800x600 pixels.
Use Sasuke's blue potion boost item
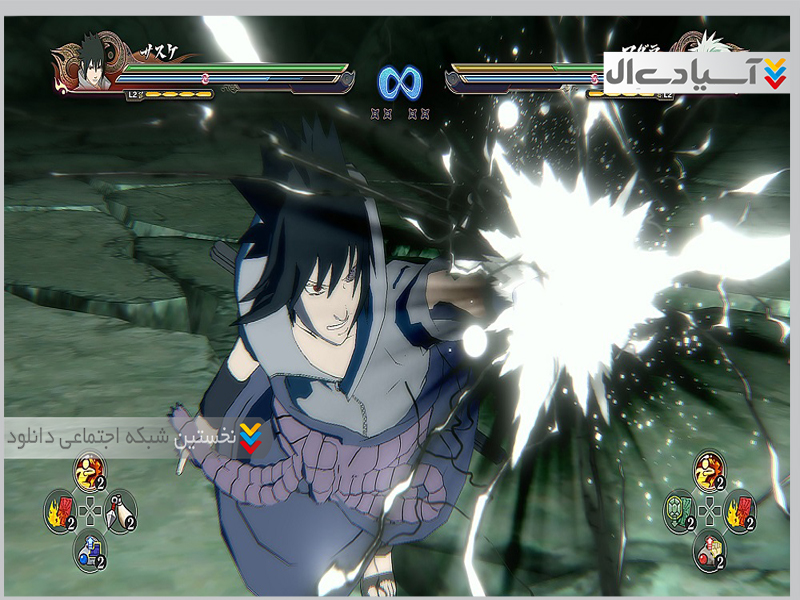[89, 547]
